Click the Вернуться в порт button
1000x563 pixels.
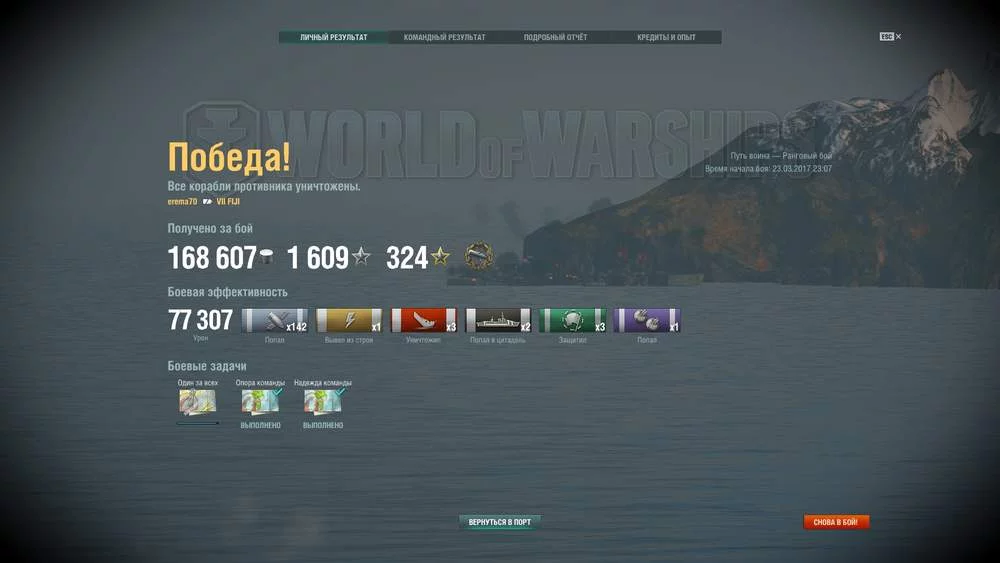(x=500, y=522)
